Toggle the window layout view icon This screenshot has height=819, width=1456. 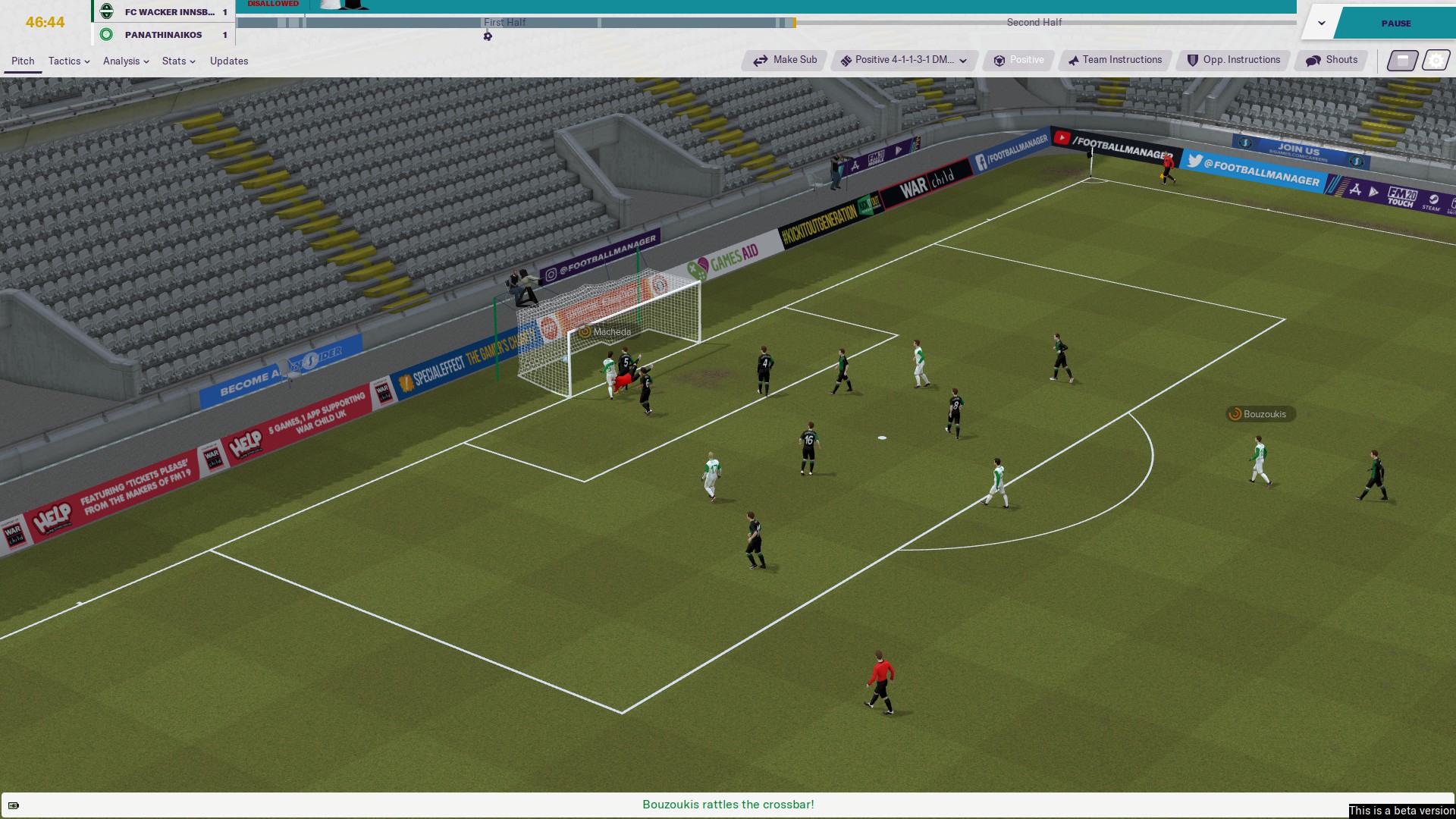pos(1402,61)
